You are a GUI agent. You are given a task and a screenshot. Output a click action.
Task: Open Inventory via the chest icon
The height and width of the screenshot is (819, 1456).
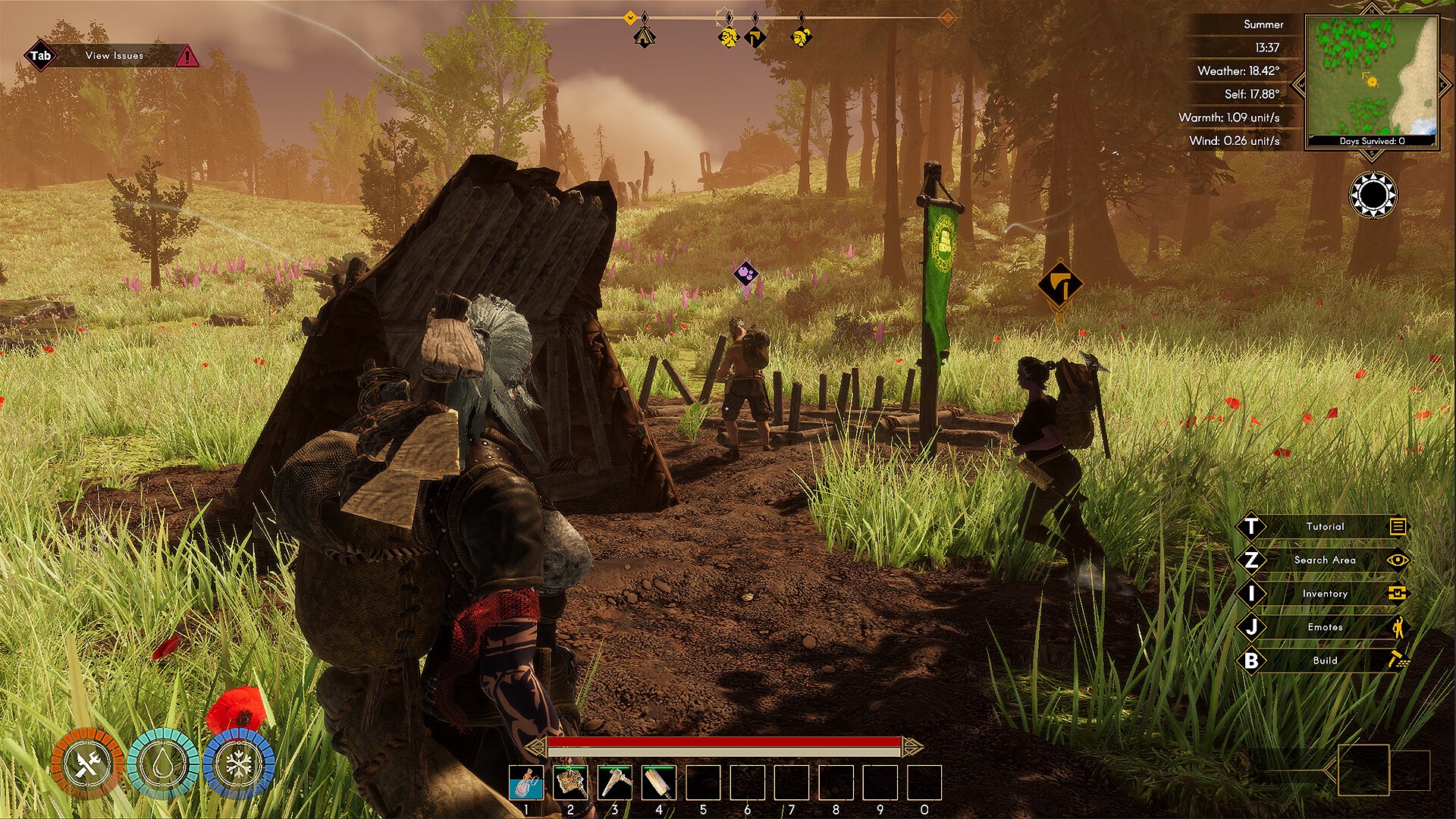click(1397, 593)
